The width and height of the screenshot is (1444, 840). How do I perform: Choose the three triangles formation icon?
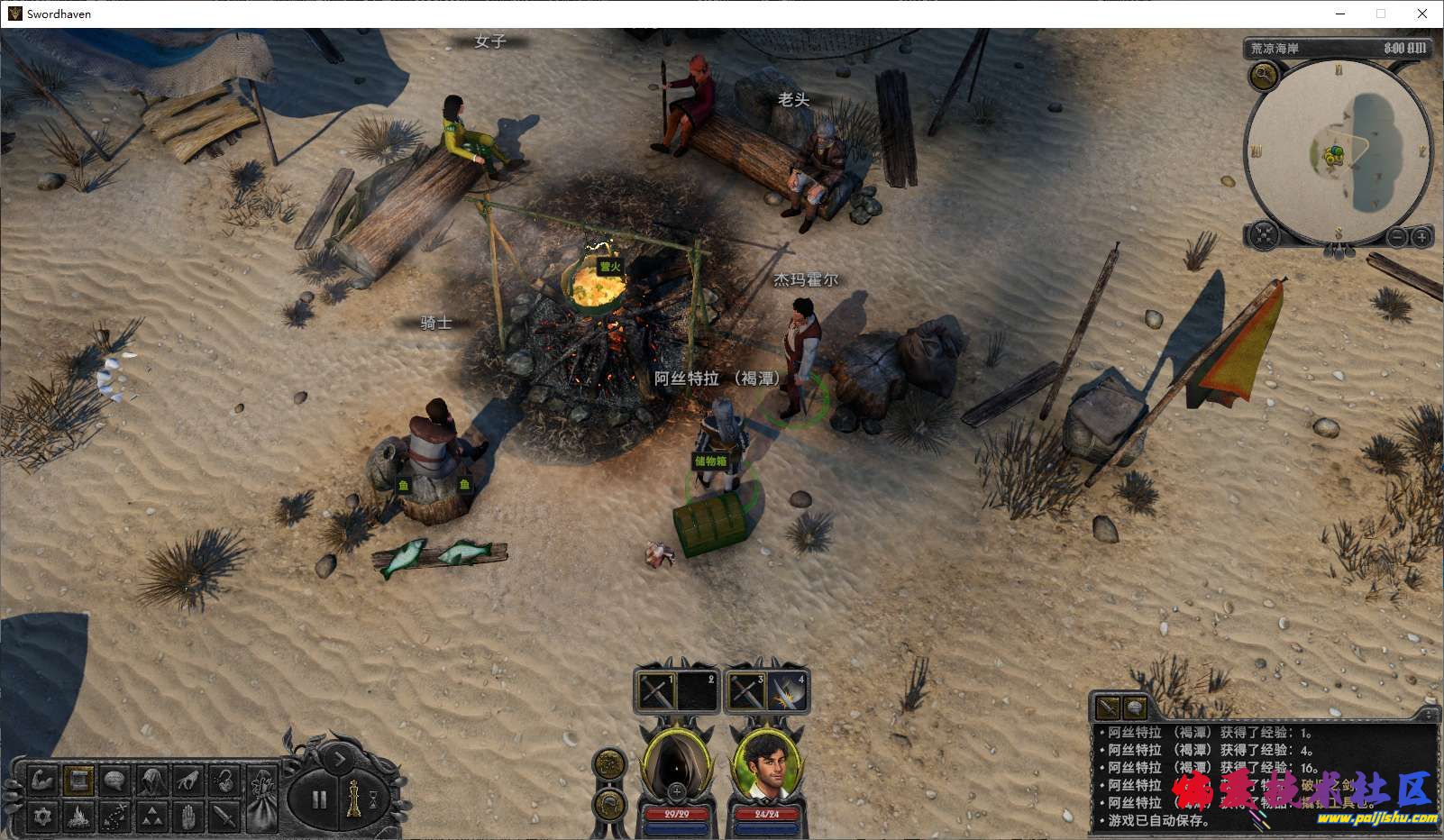pyautogui.click(x=151, y=817)
